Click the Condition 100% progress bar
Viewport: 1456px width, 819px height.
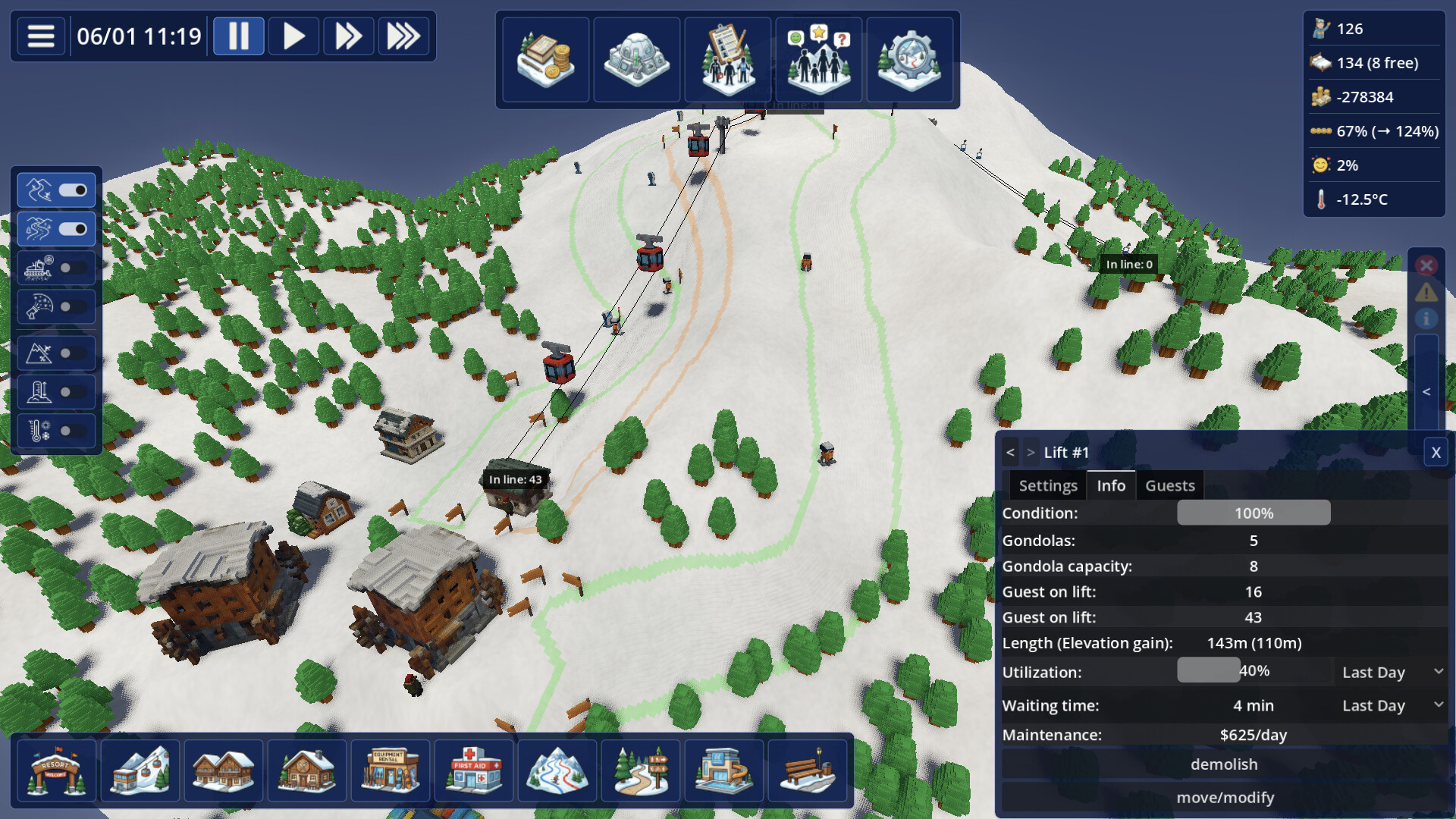1253,513
